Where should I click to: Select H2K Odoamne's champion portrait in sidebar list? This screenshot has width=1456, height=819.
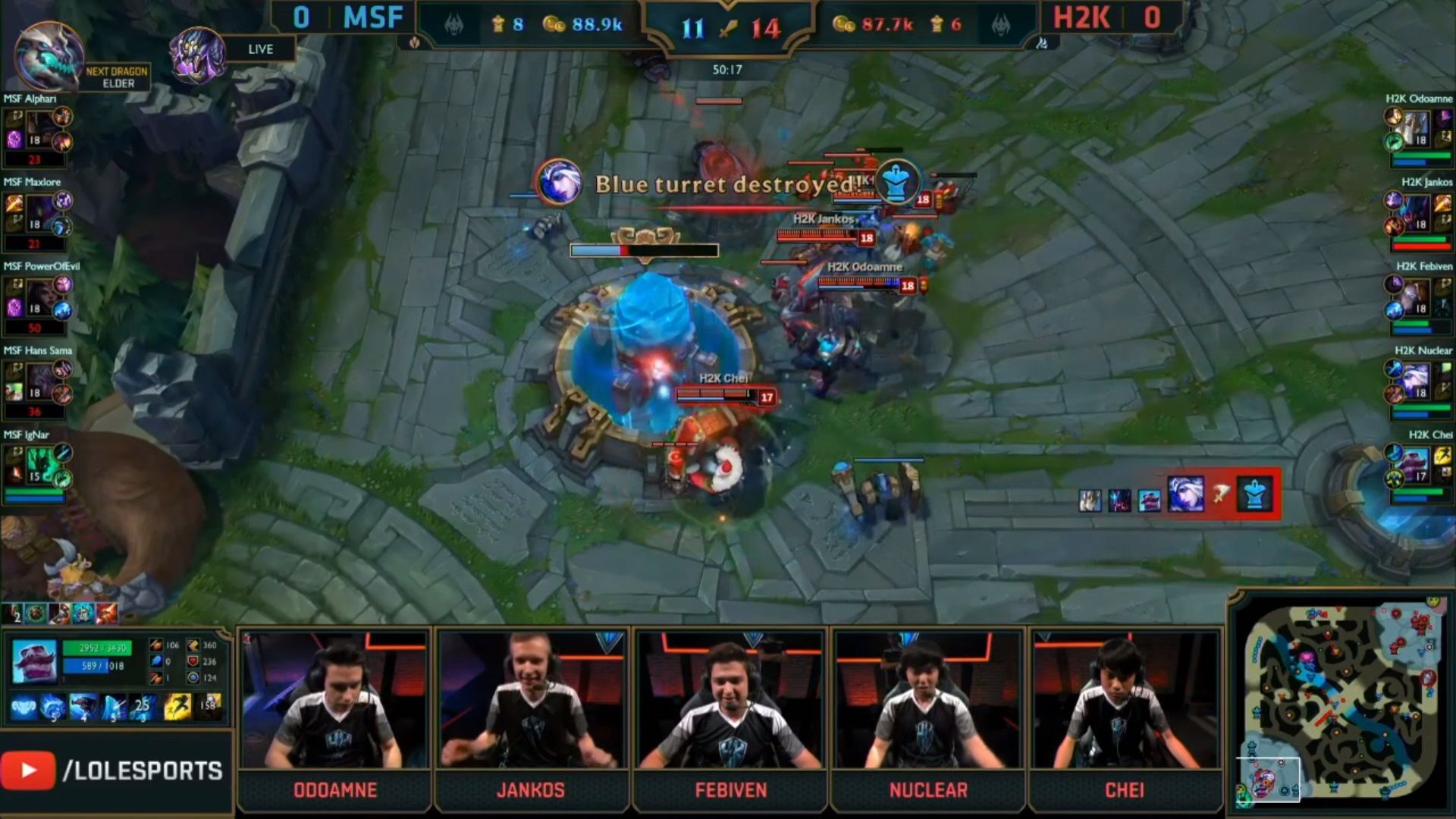coord(1417,127)
